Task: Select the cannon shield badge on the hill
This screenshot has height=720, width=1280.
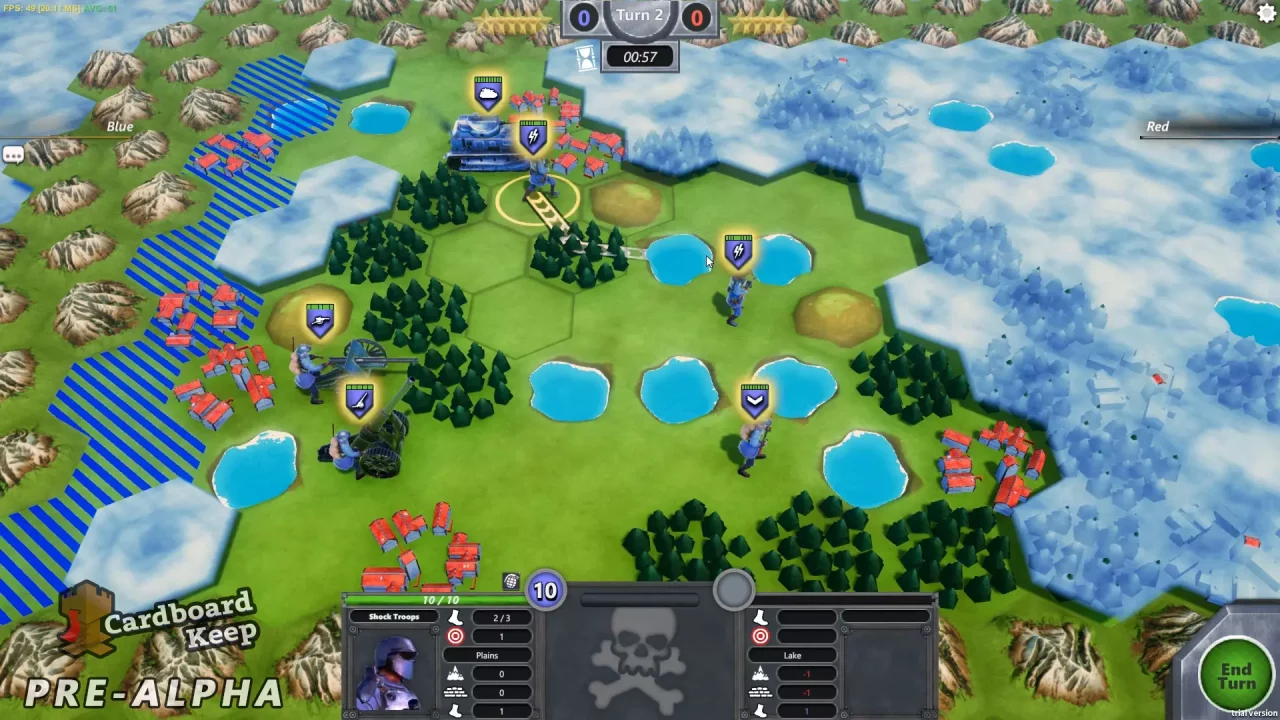Action: coord(320,317)
